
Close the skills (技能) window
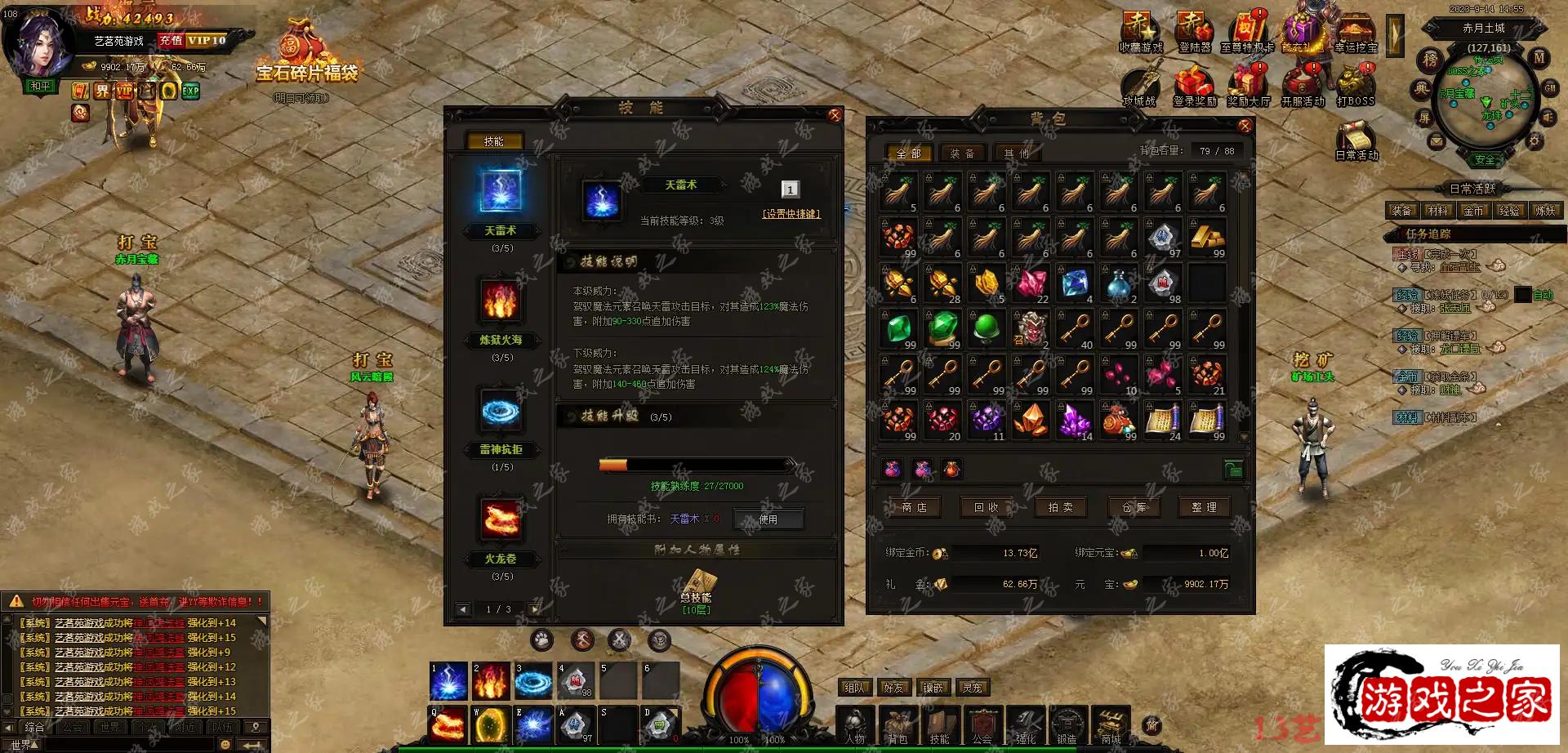pyautogui.click(x=835, y=116)
